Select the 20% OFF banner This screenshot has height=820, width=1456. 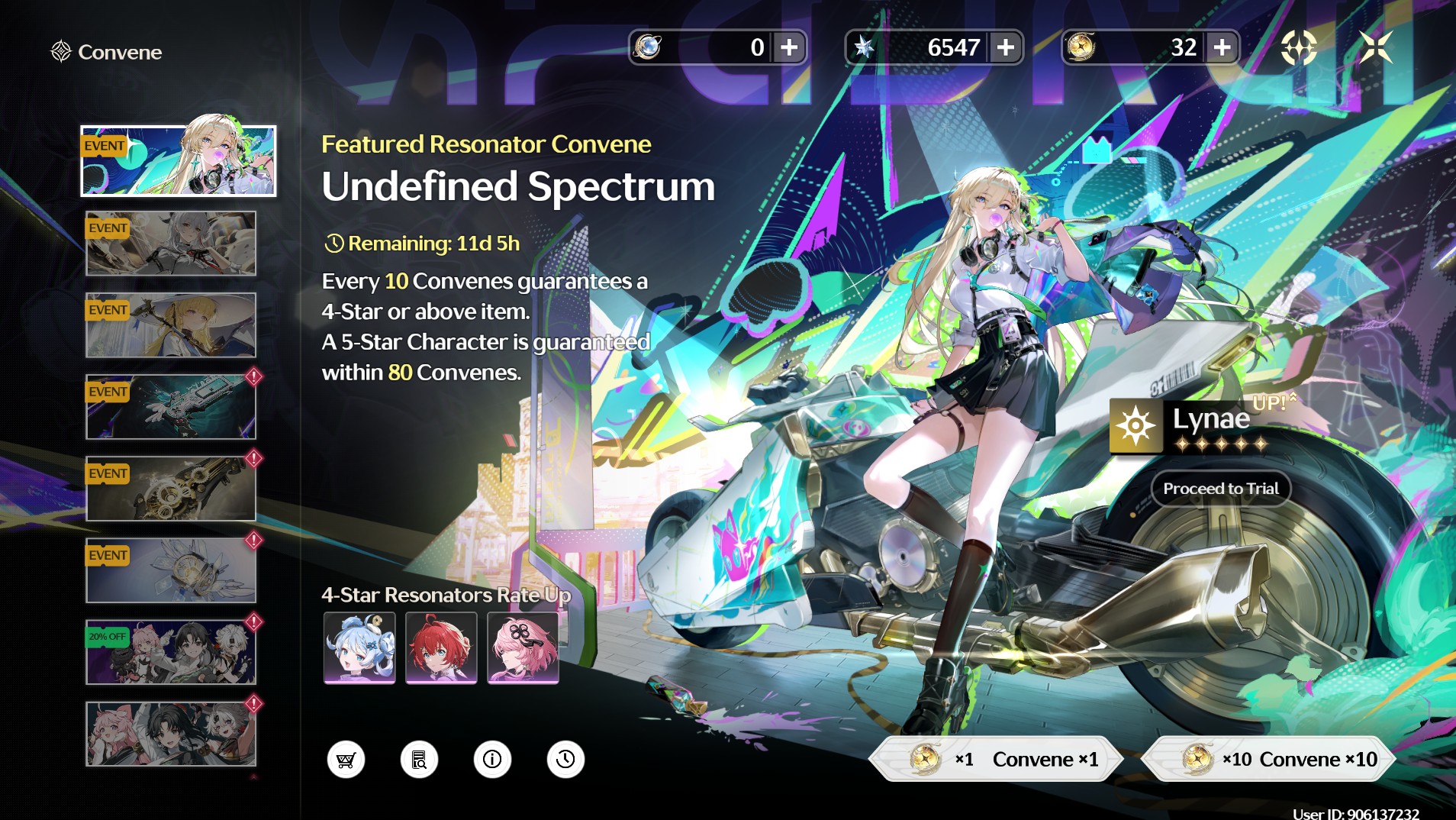click(x=171, y=652)
